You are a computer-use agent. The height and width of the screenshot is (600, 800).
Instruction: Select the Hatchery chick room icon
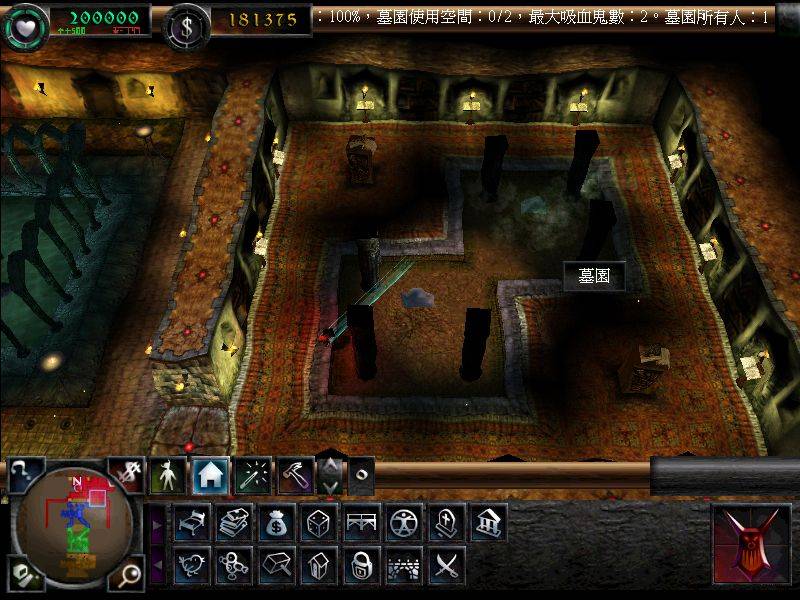[x=190, y=565]
